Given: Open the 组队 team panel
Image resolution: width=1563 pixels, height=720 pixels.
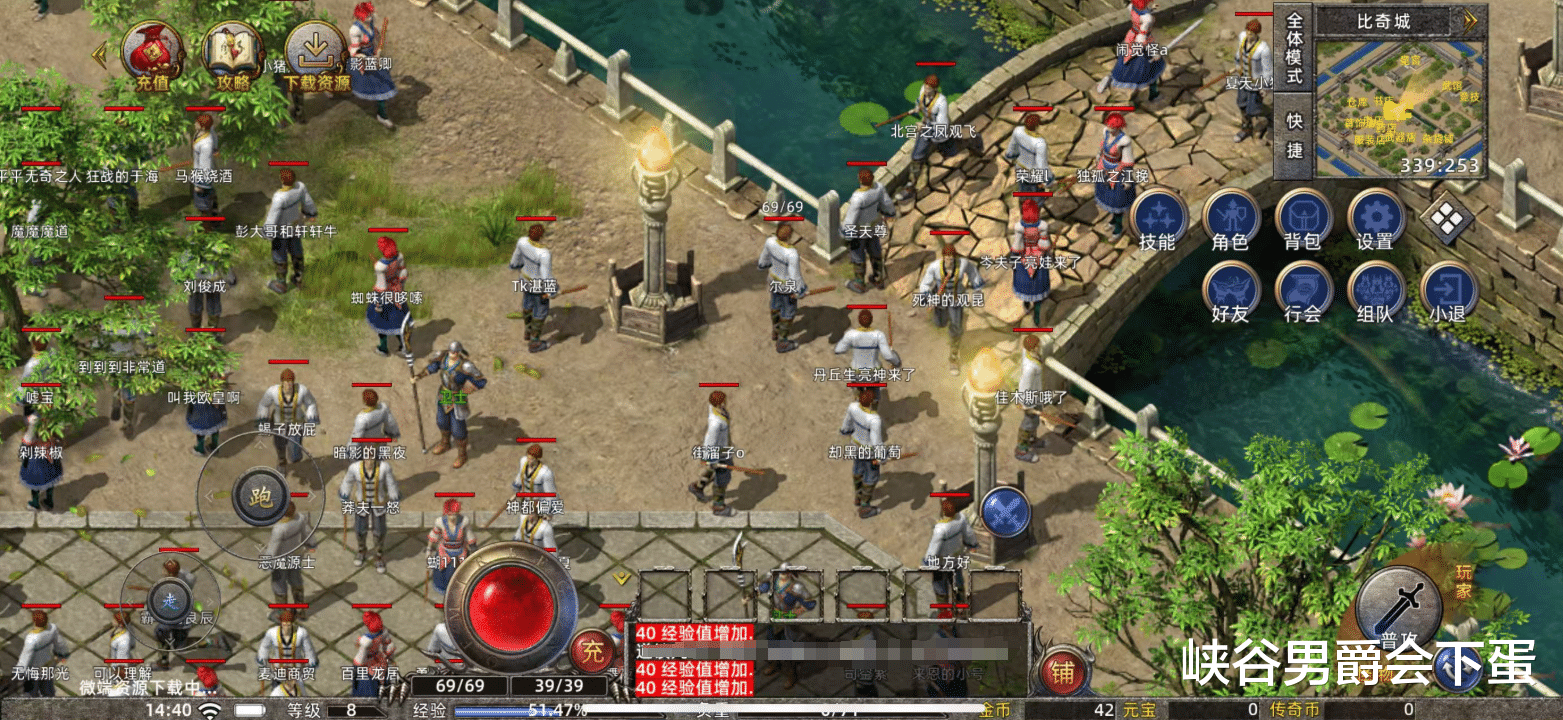Looking at the screenshot, I should [1375, 291].
